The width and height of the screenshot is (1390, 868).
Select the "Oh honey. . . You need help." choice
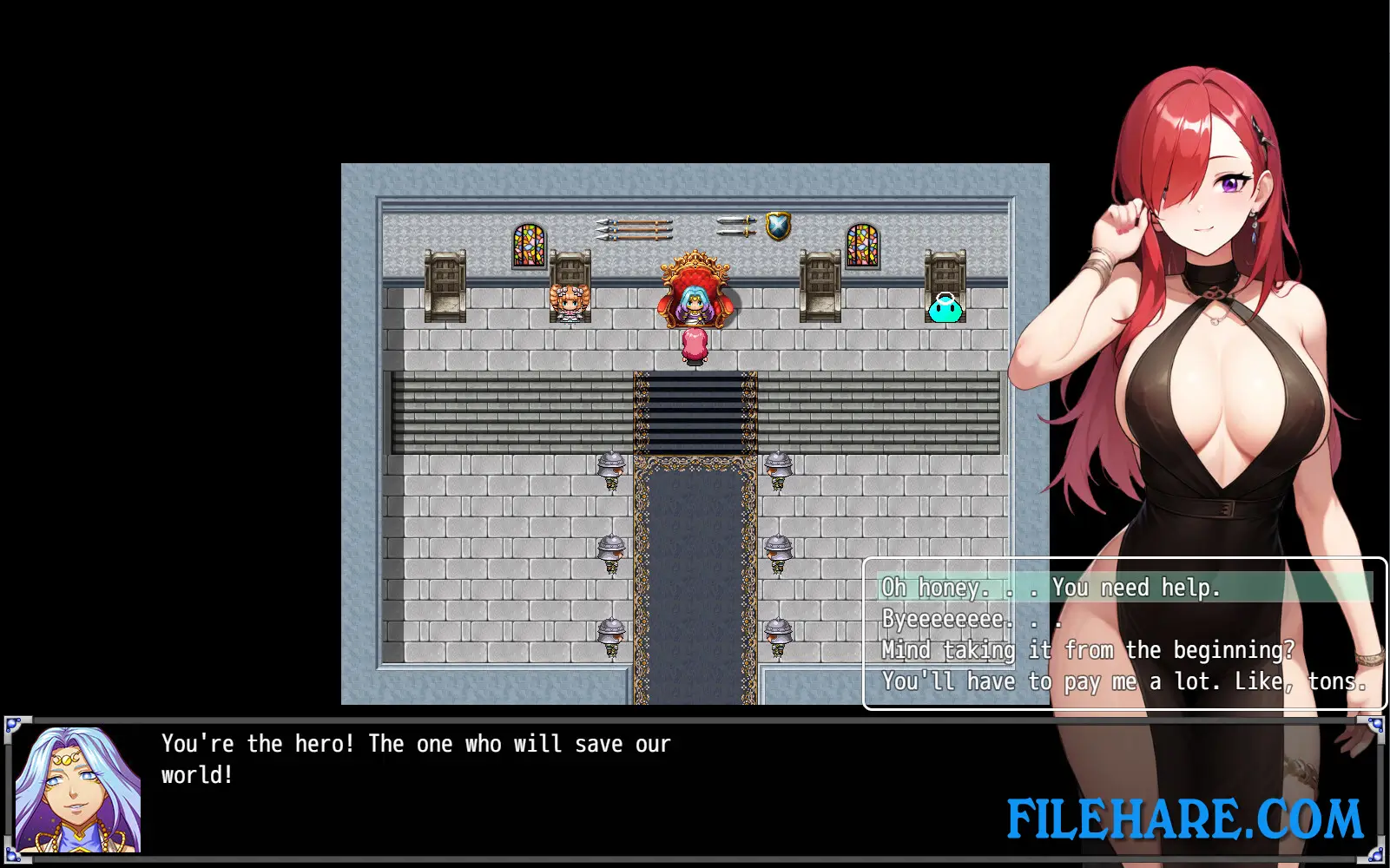[1051, 588]
